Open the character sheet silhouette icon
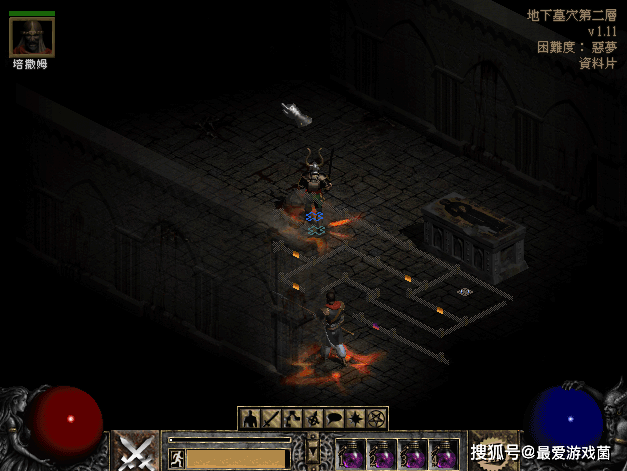 (x=249, y=418)
